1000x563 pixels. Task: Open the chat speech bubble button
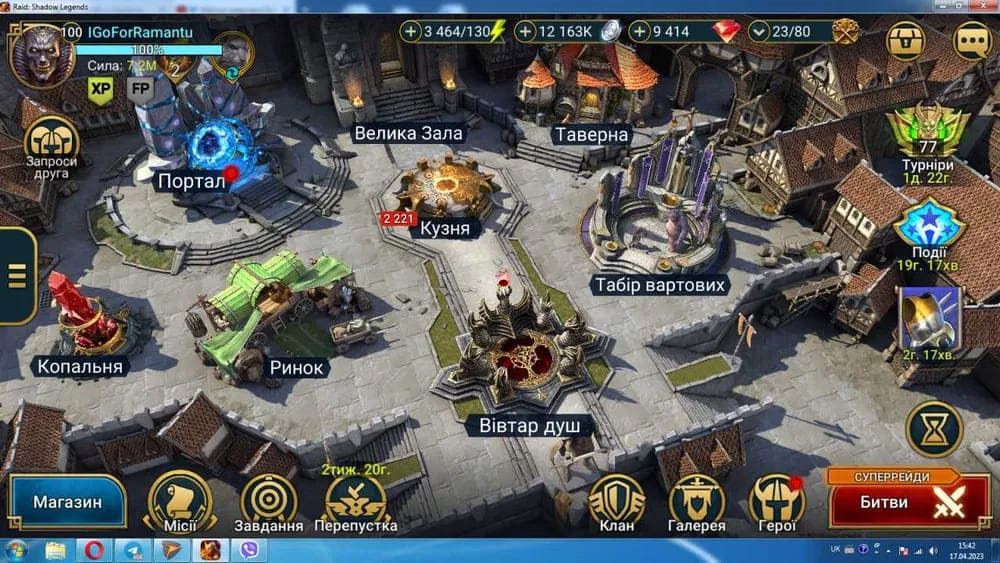click(x=972, y=41)
